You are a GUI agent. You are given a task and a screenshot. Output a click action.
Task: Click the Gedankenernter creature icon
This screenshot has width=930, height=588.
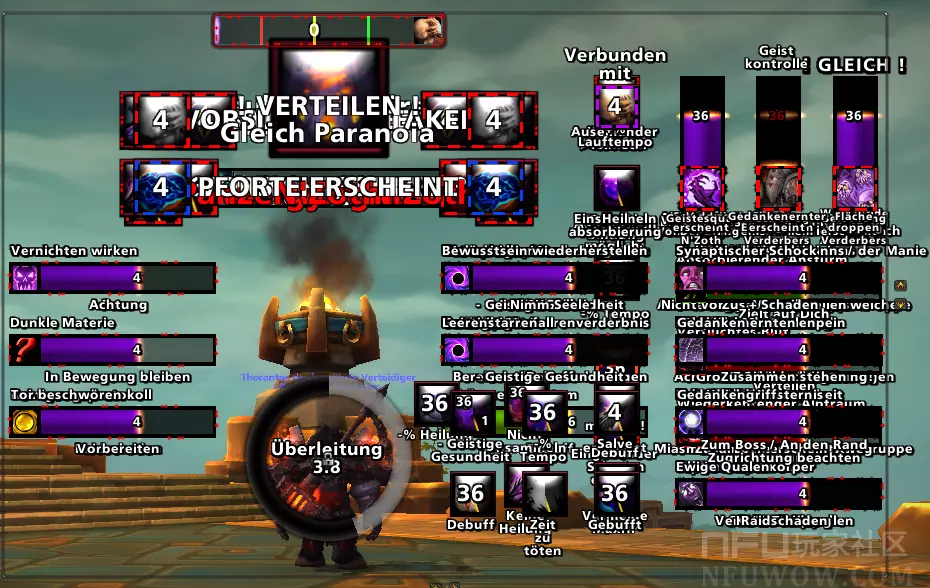click(x=777, y=187)
